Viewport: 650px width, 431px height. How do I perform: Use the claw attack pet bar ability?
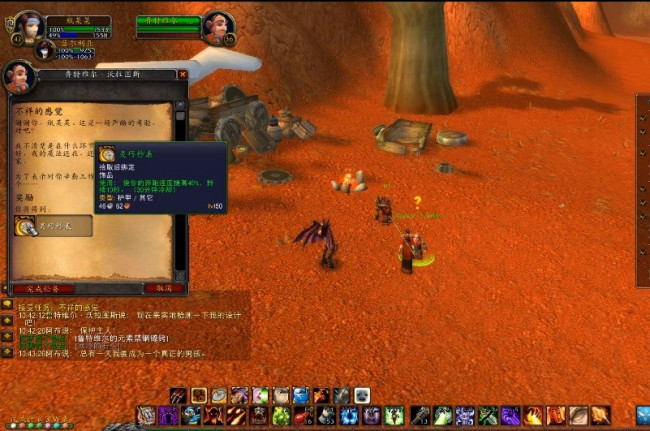(x=178, y=396)
